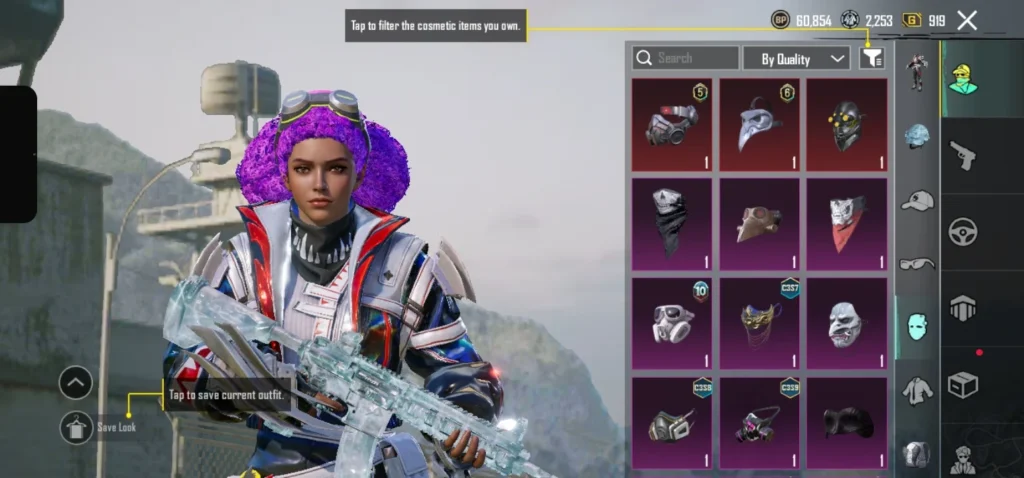Select the black helmet mask with yellow goggles

(x=846, y=125)
